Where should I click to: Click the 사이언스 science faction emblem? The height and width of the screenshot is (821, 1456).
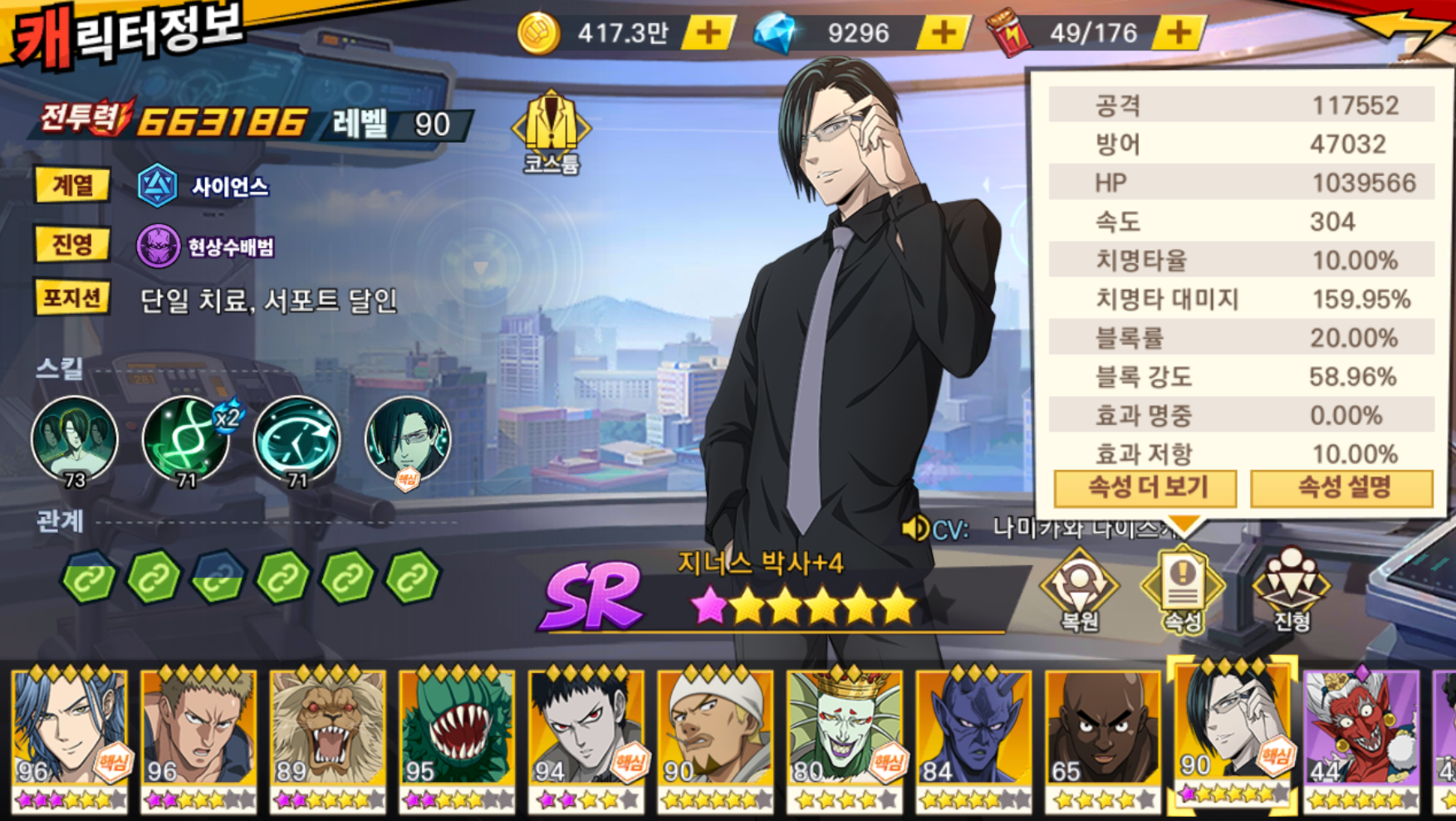pos(158,186)
